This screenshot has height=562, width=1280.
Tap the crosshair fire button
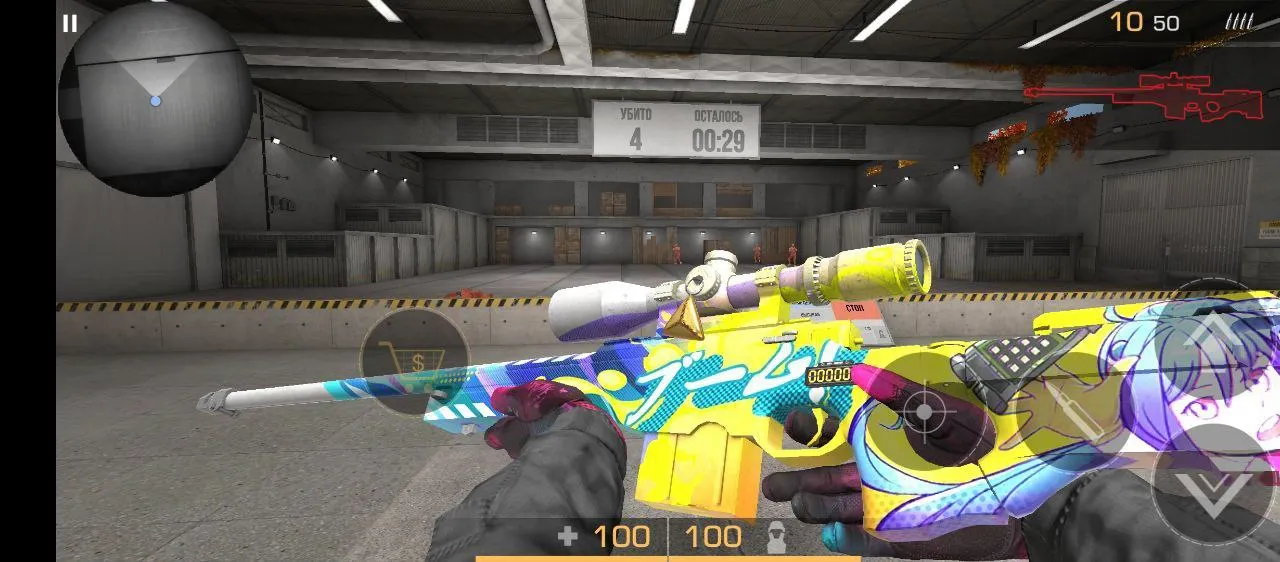pos(922,411)
